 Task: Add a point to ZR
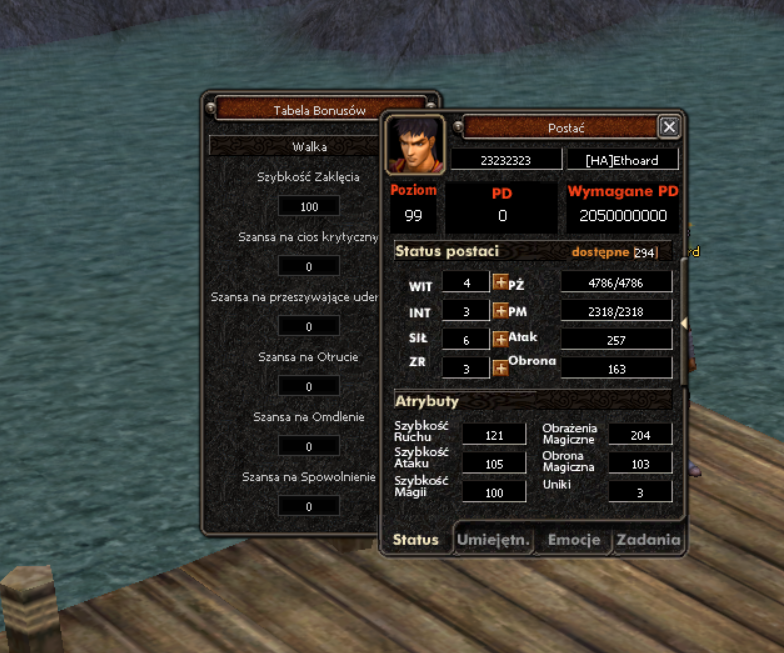tap(501, 367)
